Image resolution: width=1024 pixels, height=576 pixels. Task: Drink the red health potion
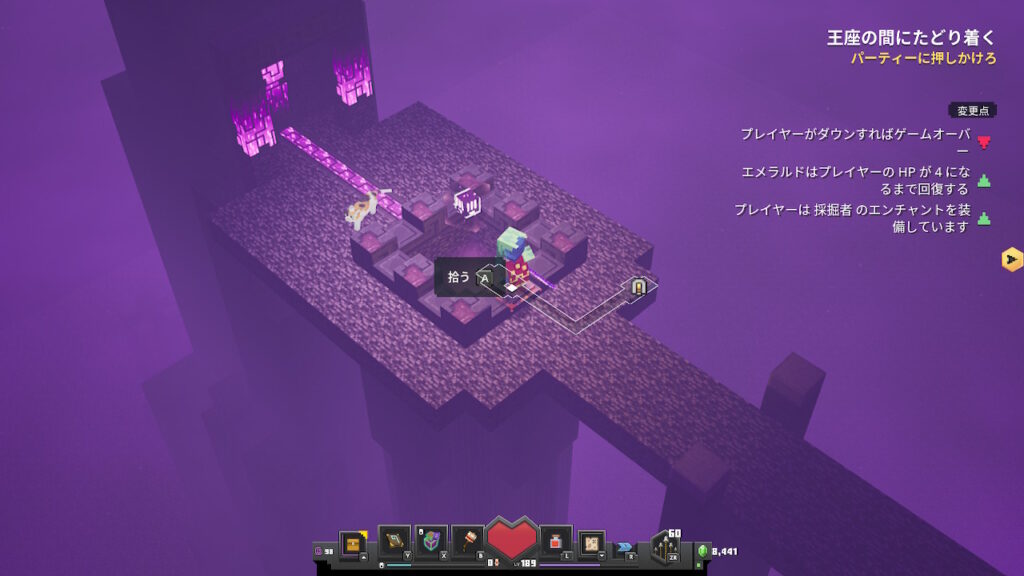point(555,541)
